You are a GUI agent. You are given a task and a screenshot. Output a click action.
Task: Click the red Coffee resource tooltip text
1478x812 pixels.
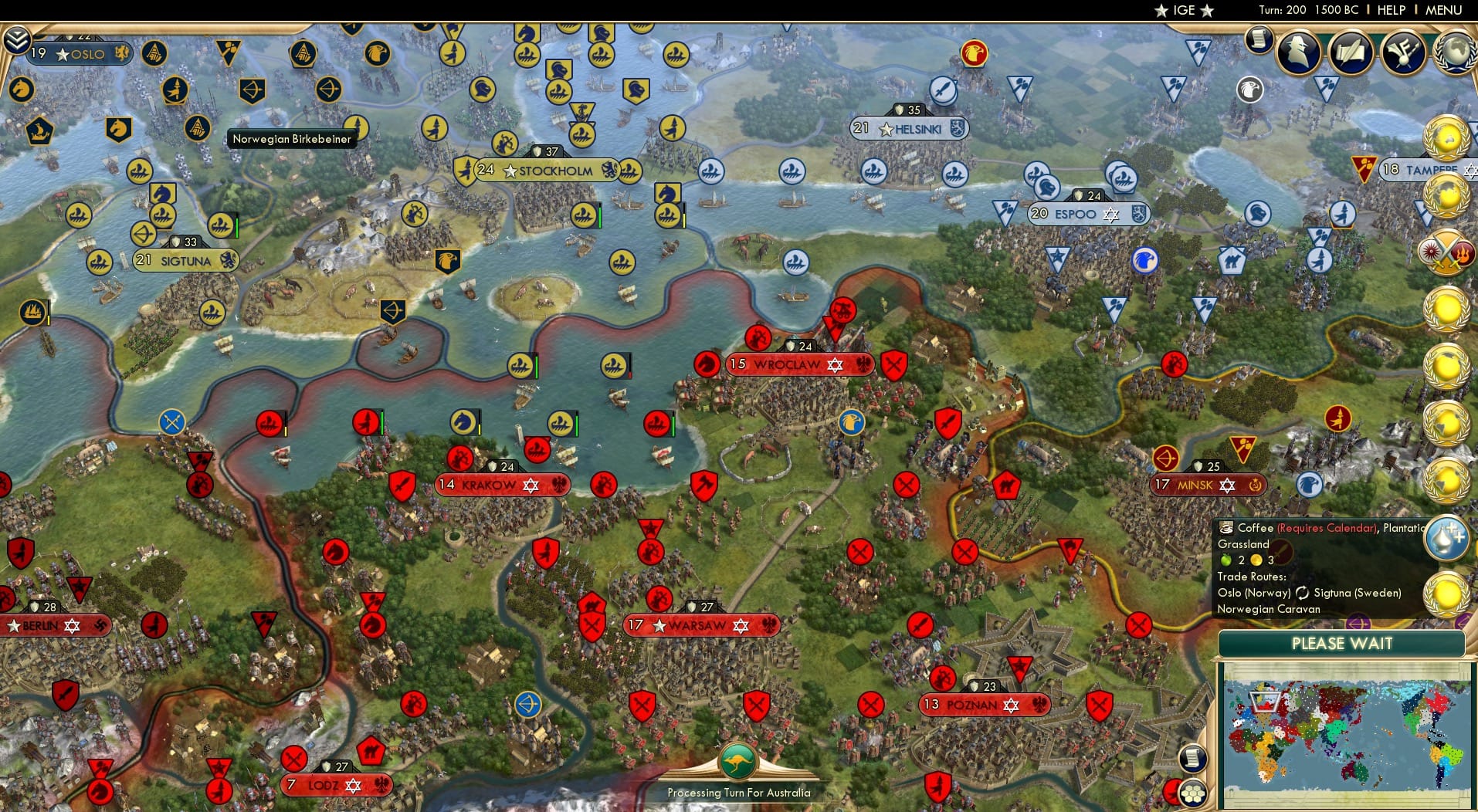click(1326, 528)
